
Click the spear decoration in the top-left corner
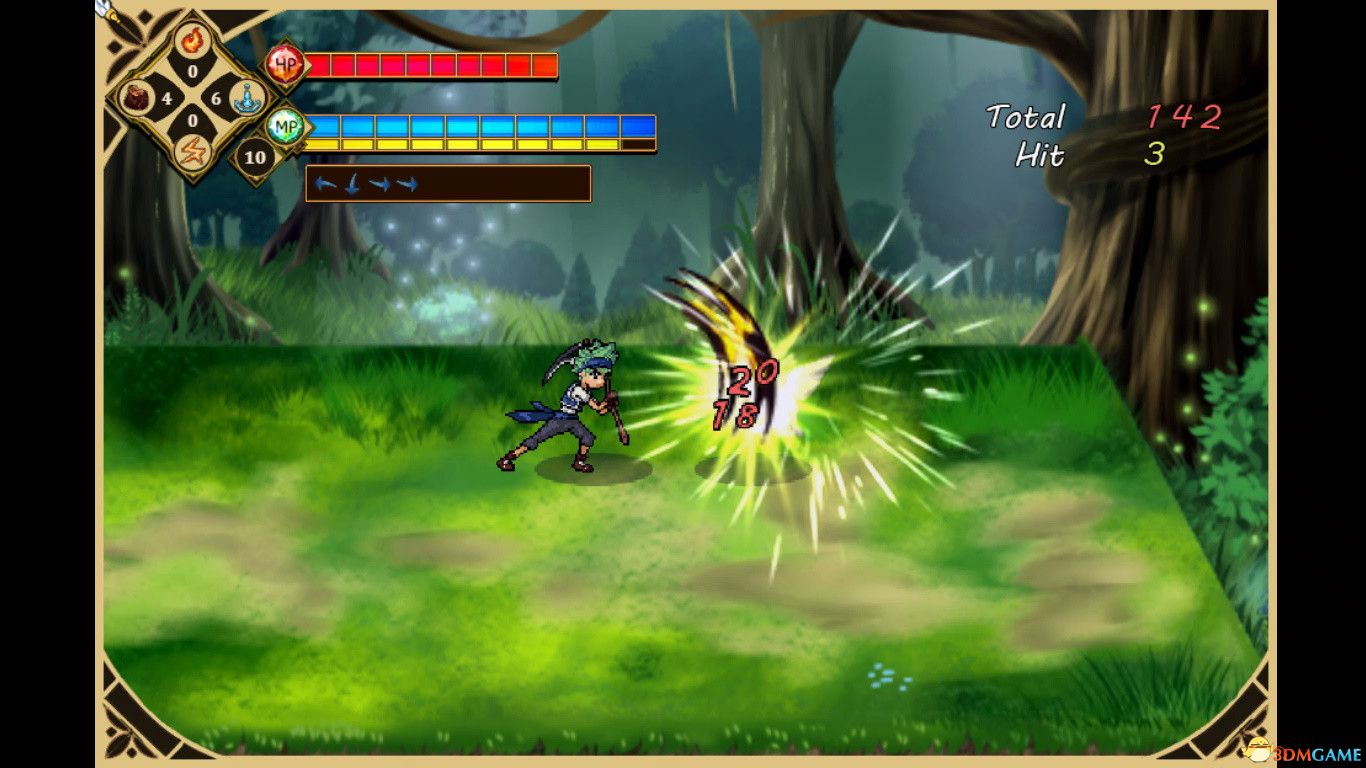coord(105,12)
